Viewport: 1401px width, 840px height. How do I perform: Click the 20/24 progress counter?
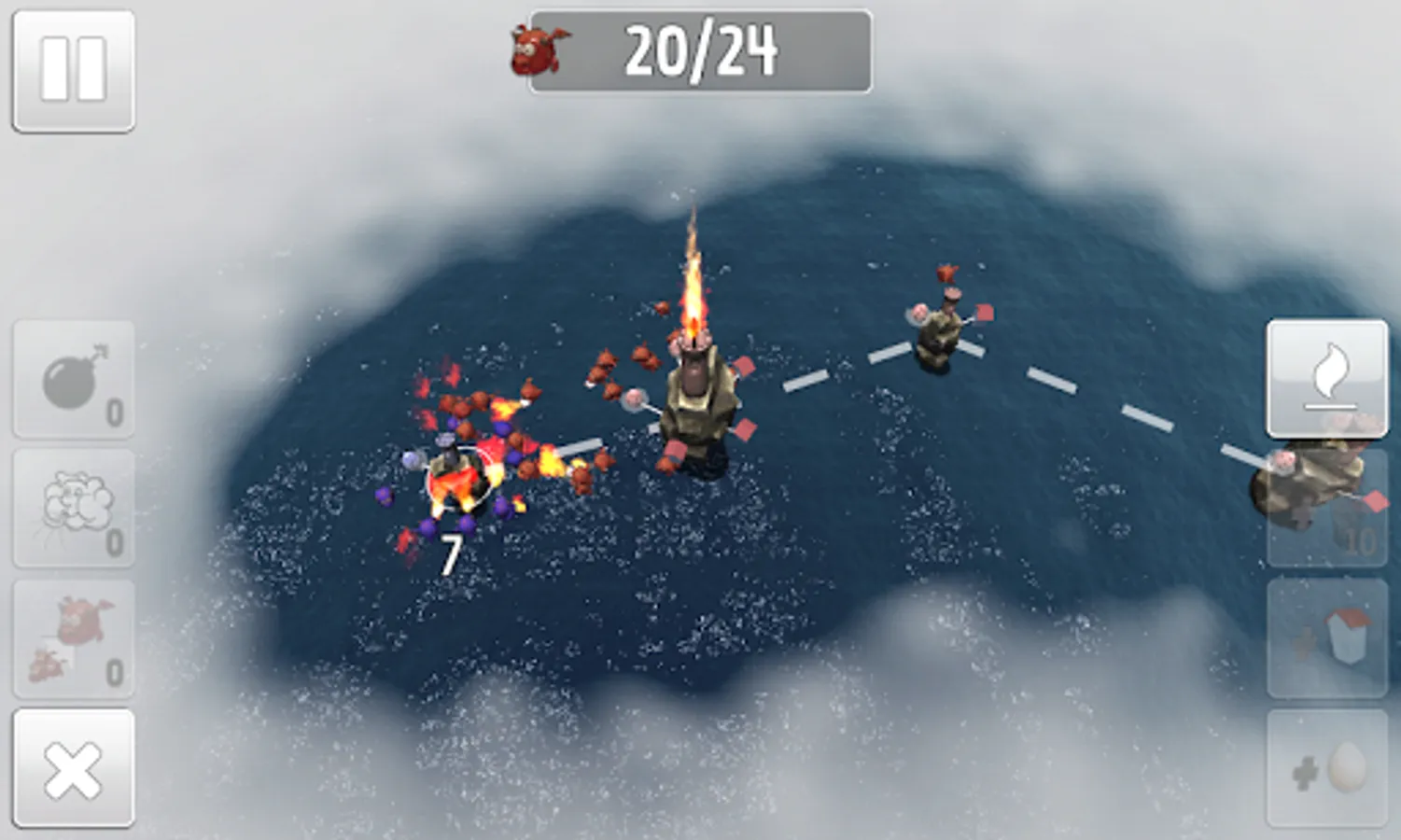point(702,53)
